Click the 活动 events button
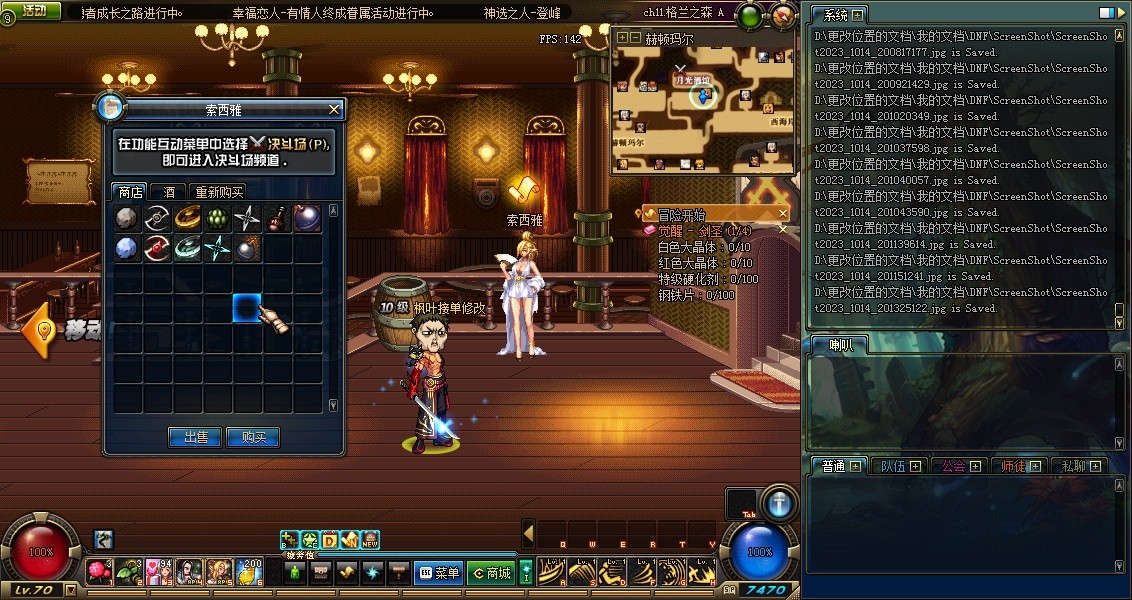 (x=33, y=10)
